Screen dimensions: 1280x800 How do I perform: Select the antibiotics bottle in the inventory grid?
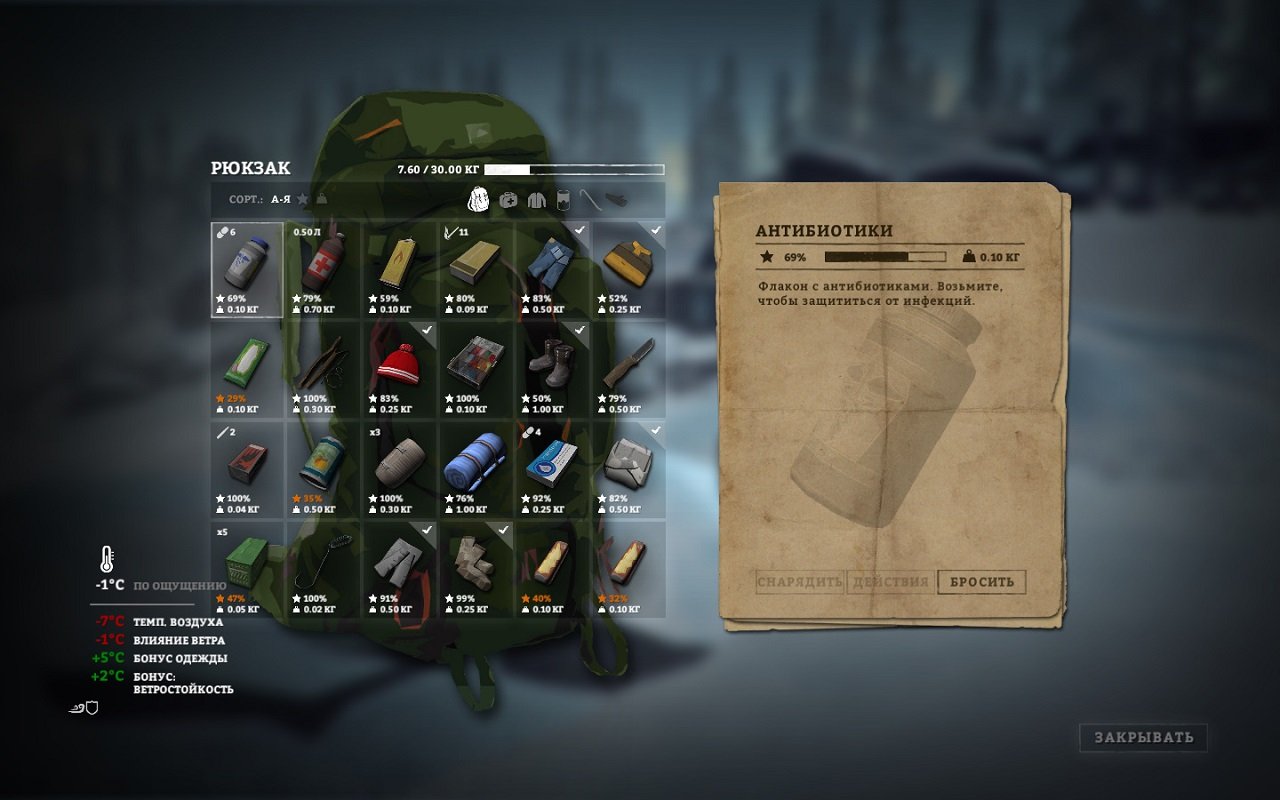[247, 270]
